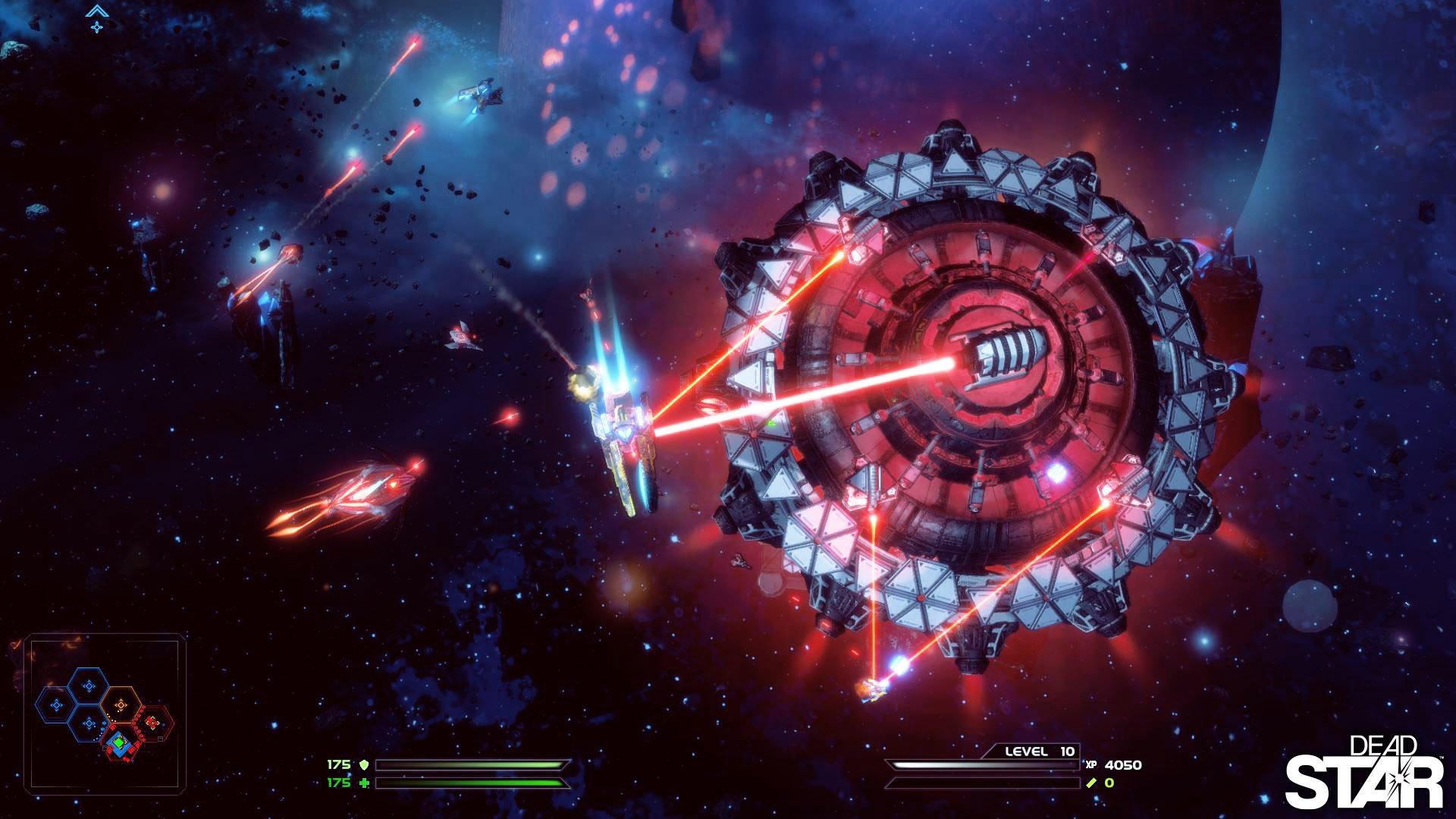1456x819 pixels.
Task: Click the green health cross icon
Action: [x=366, y=783]
